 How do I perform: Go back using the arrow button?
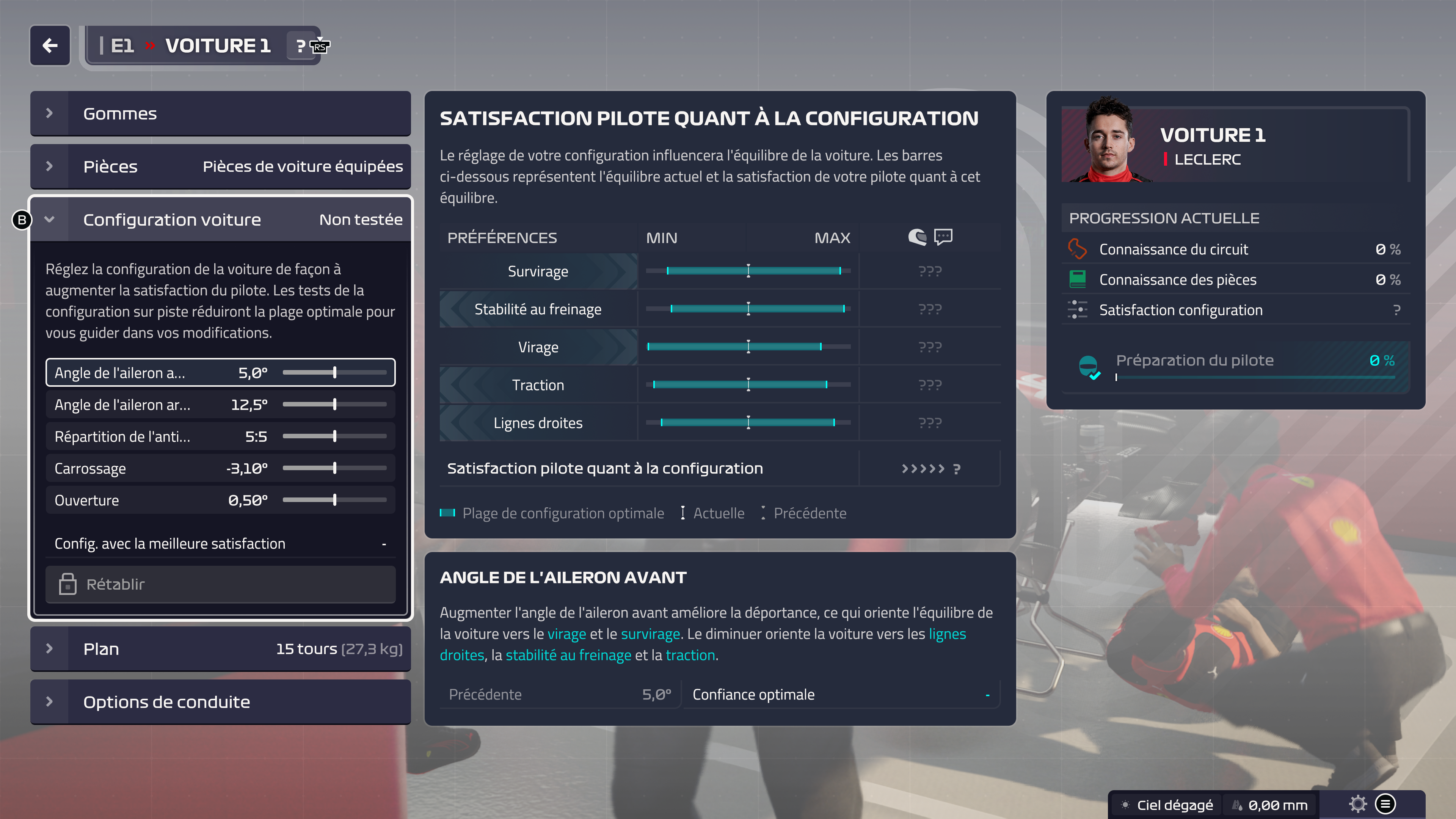tap(50, 45)
